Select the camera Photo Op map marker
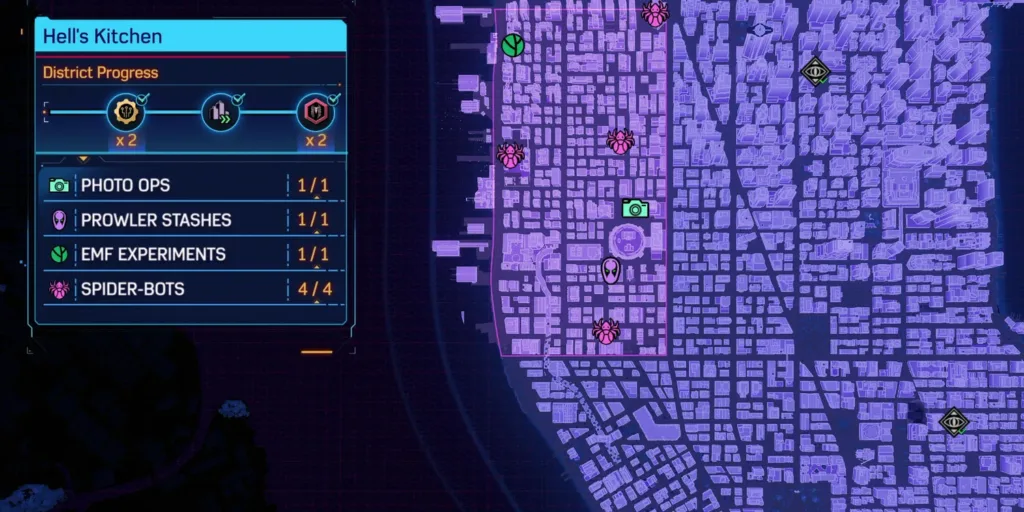1024x512 pixels. coord(634,208)
